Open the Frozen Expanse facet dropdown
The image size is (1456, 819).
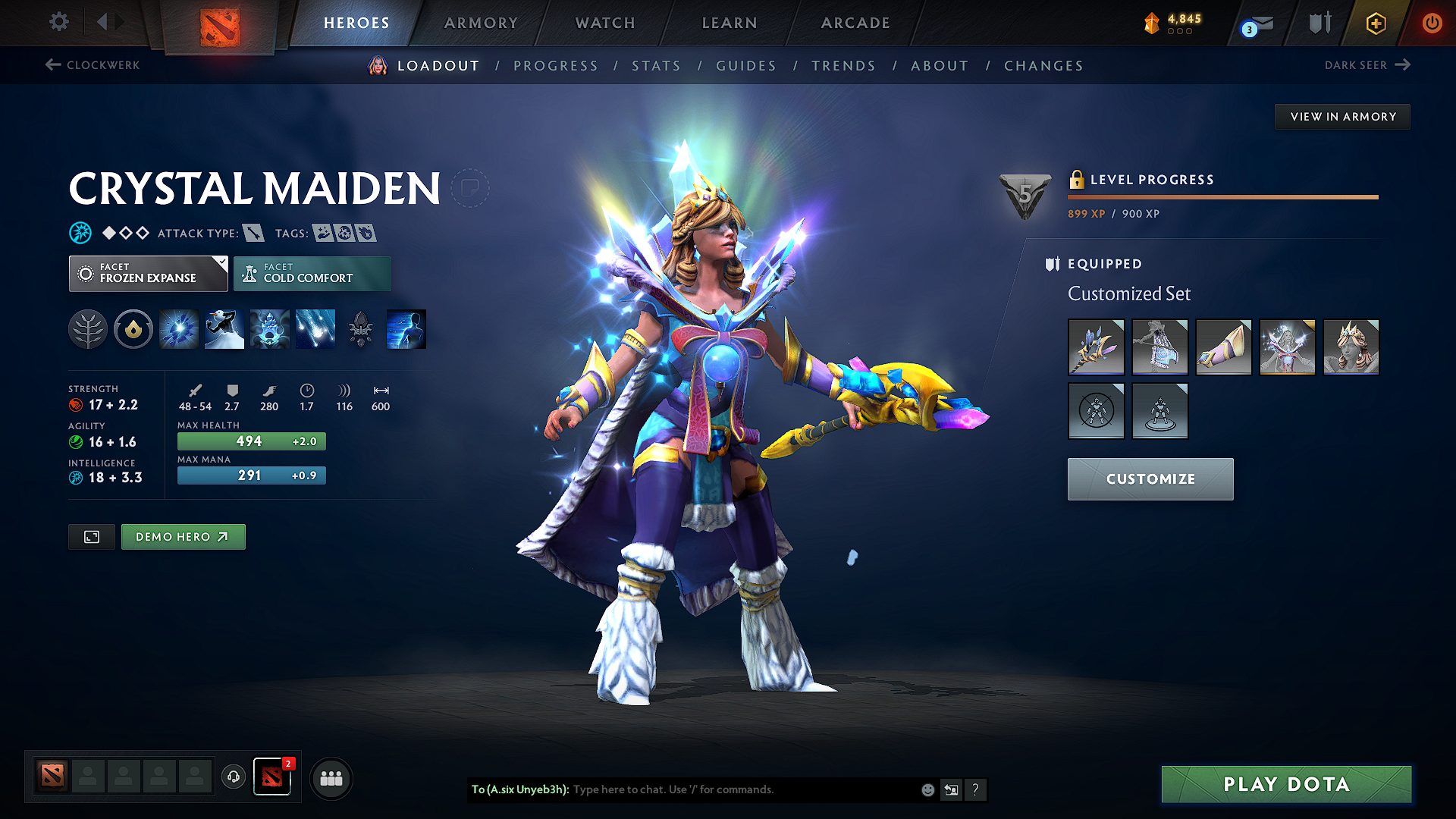(x=148, y=273)
